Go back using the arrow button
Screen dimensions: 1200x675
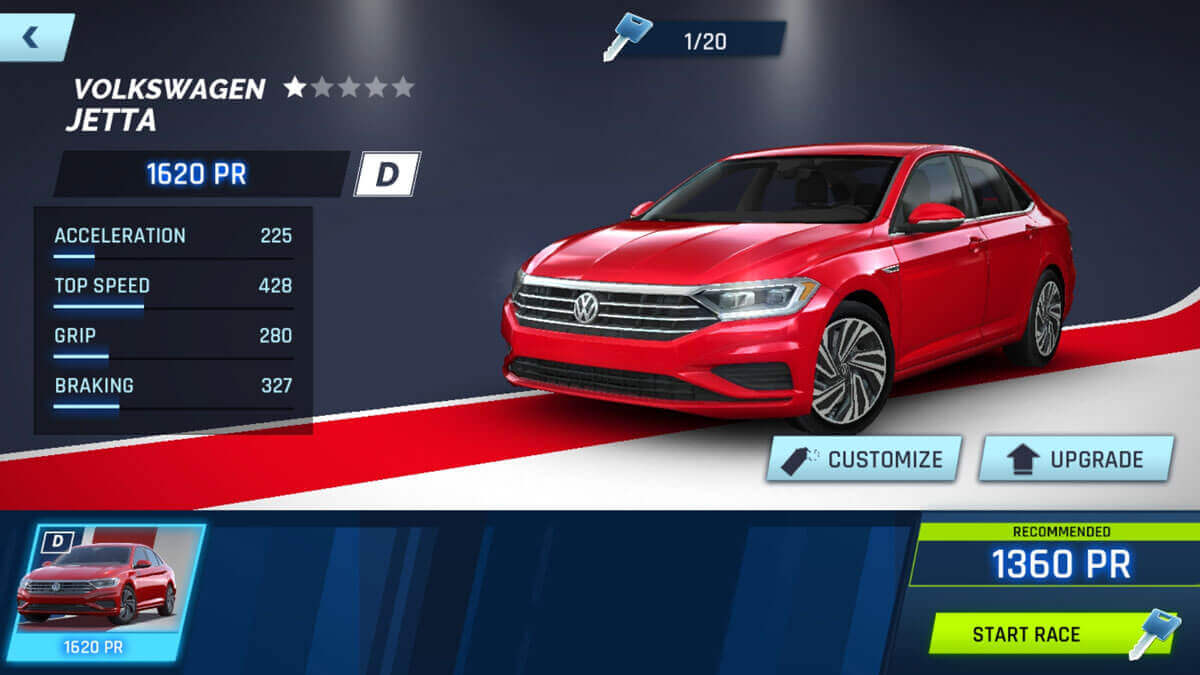32,37
